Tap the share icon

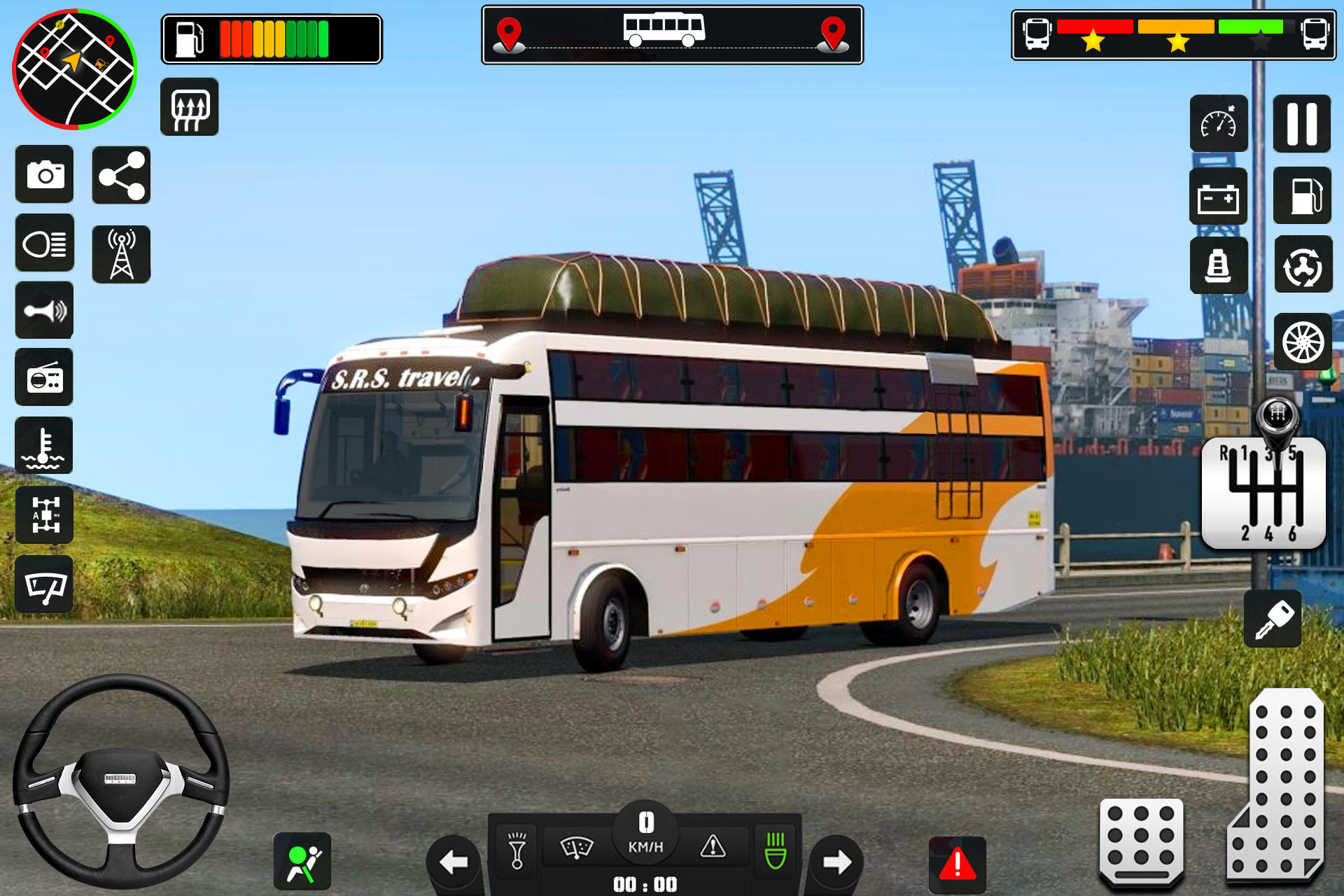121,175
